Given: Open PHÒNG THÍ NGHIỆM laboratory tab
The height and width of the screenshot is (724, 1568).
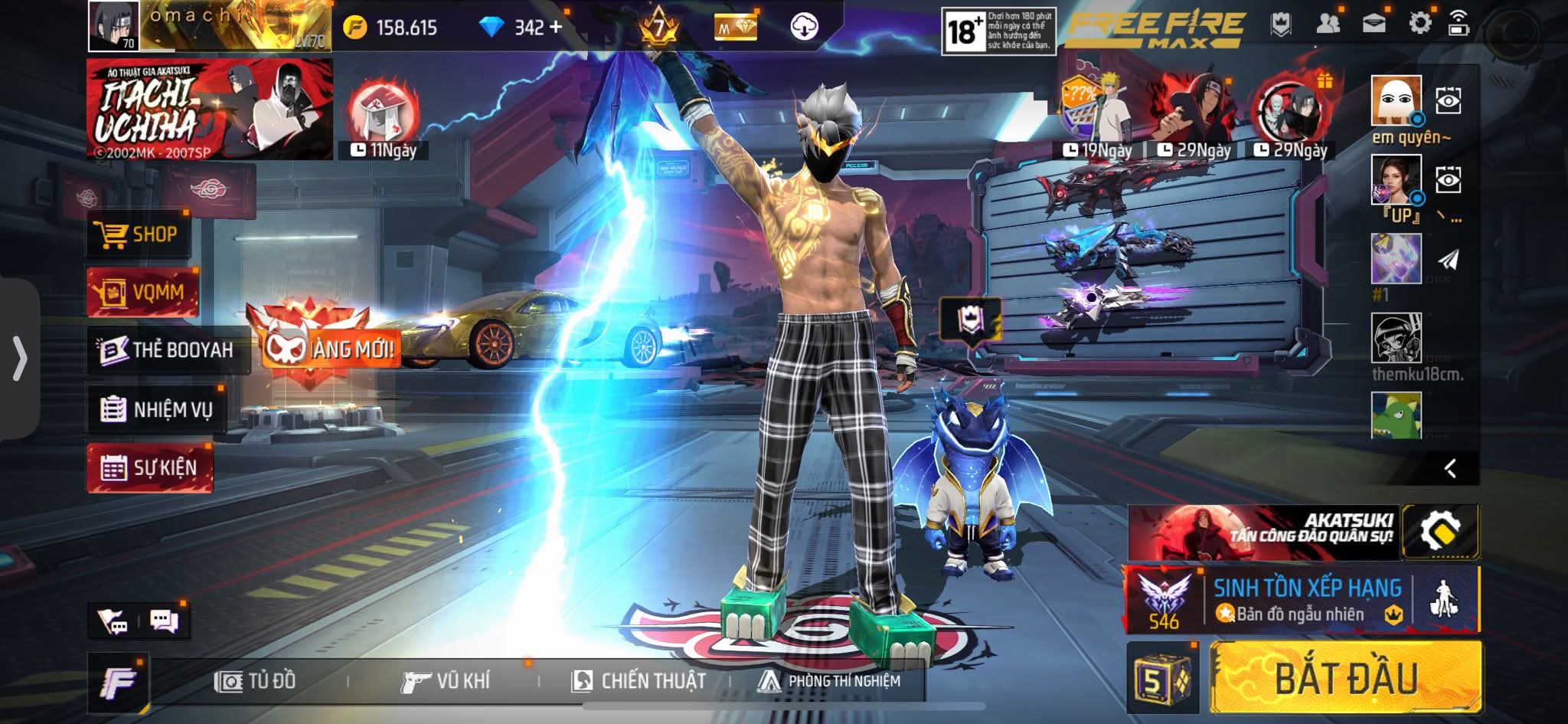Looking at the screenshot, I should click(x=828, y=680).
